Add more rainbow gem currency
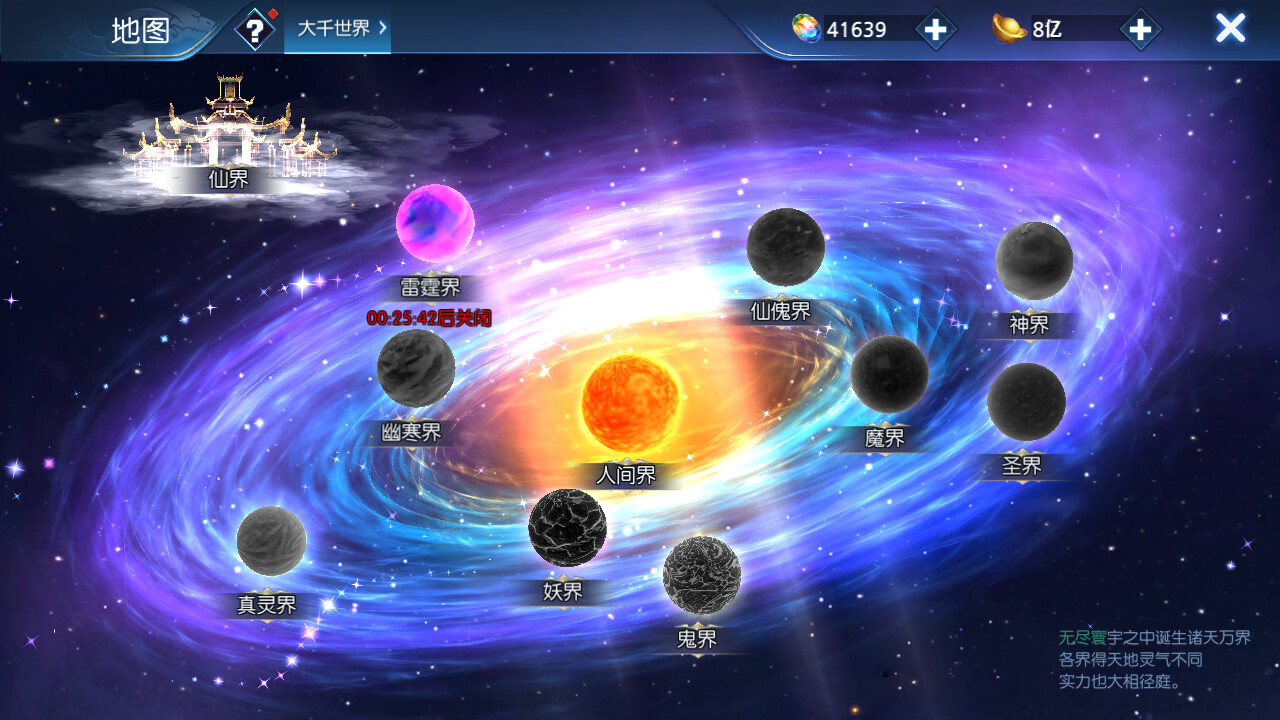Viewport: 1280px width, 720px height. pos(934,29)
